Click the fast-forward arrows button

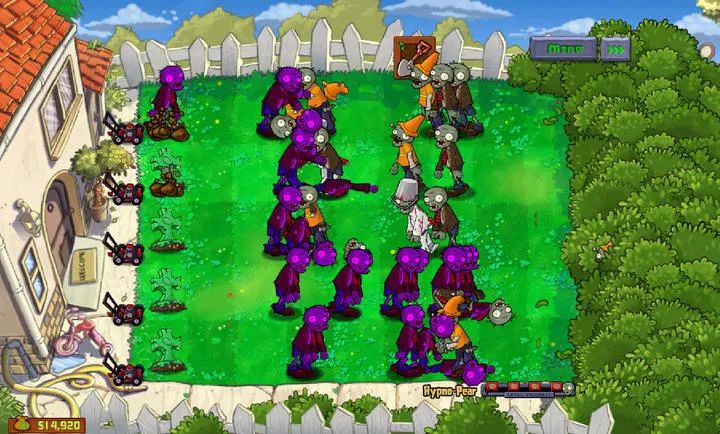click(617, 47)
